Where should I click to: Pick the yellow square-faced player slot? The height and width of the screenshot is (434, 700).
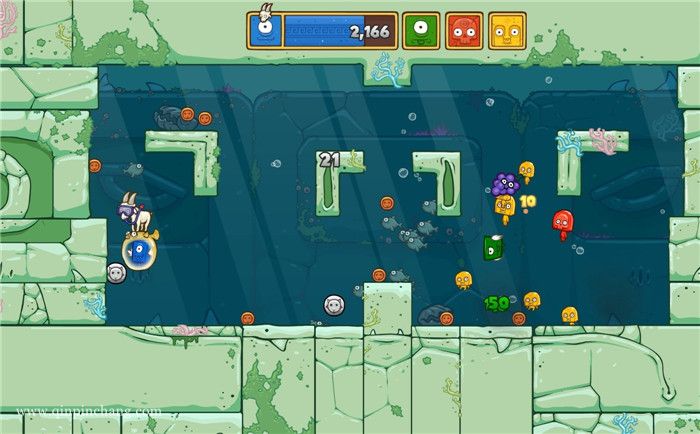pyautogui.click(x=507, y=31)
